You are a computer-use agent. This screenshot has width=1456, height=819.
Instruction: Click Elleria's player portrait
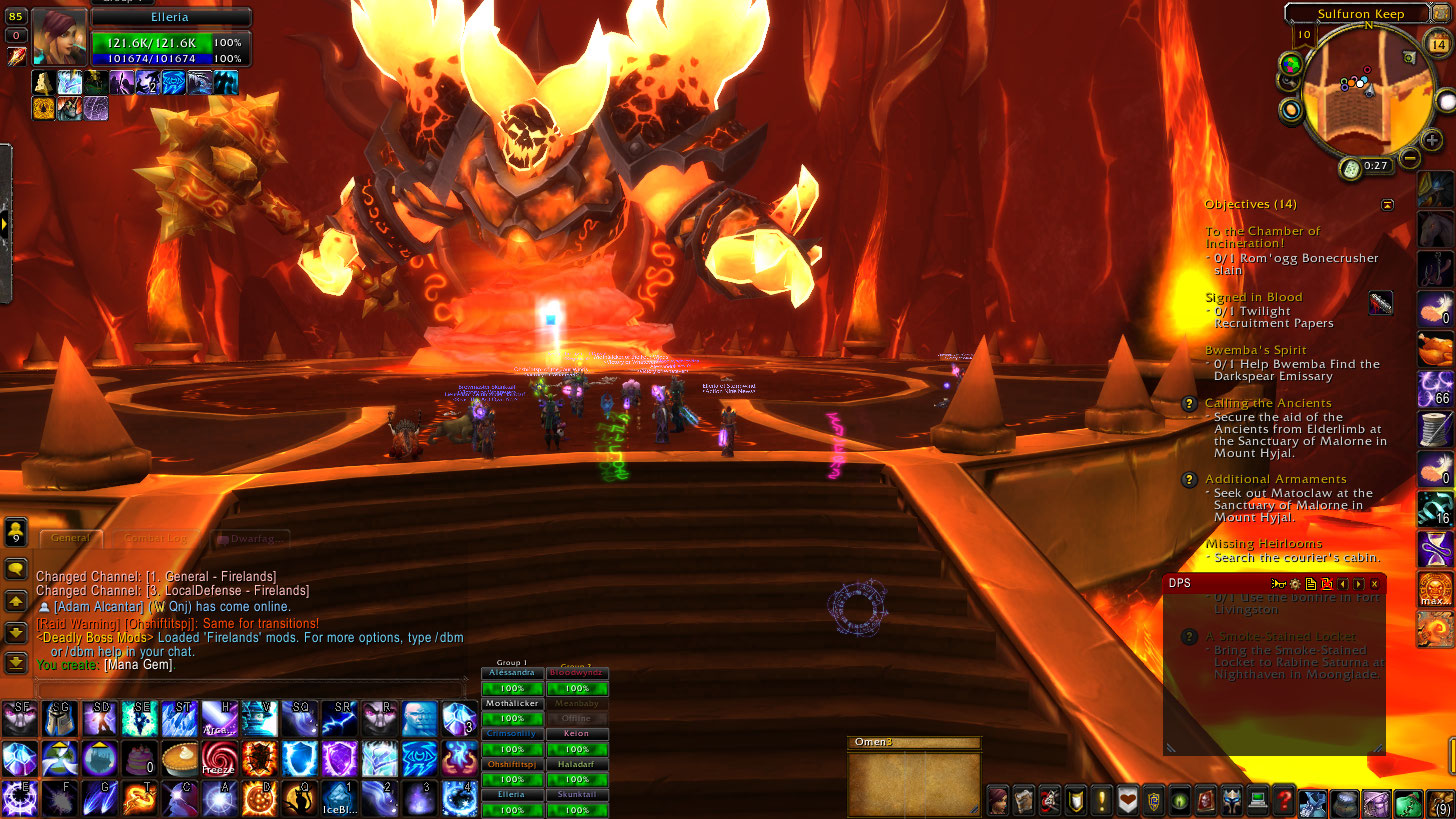tap(59, 38)
